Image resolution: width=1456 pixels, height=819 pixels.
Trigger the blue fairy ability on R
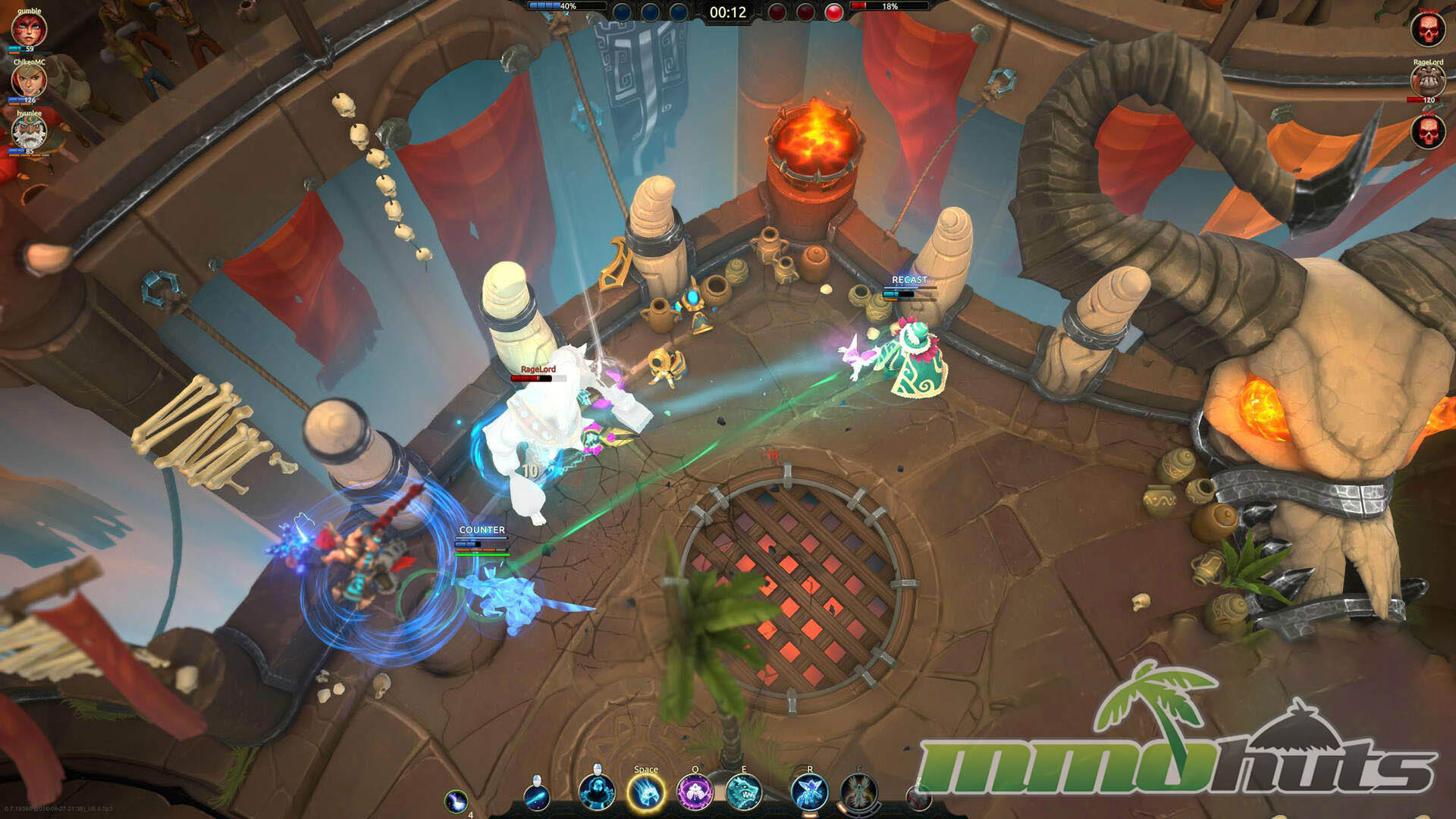[x=809, y=792]
